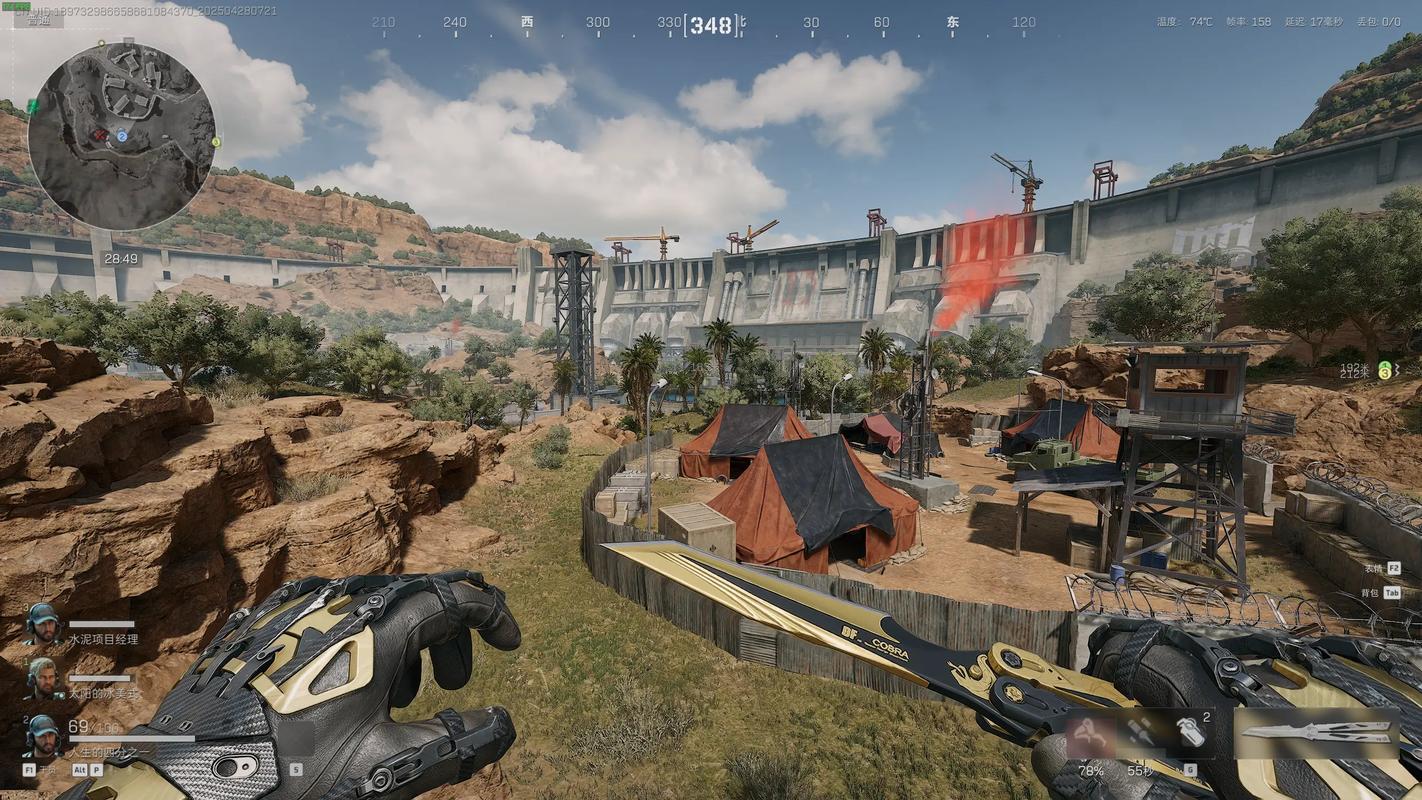Open the 背包 backpack label
Image resolution: width=1422 pixels, height=800 pixels.
pos(1370,593)
